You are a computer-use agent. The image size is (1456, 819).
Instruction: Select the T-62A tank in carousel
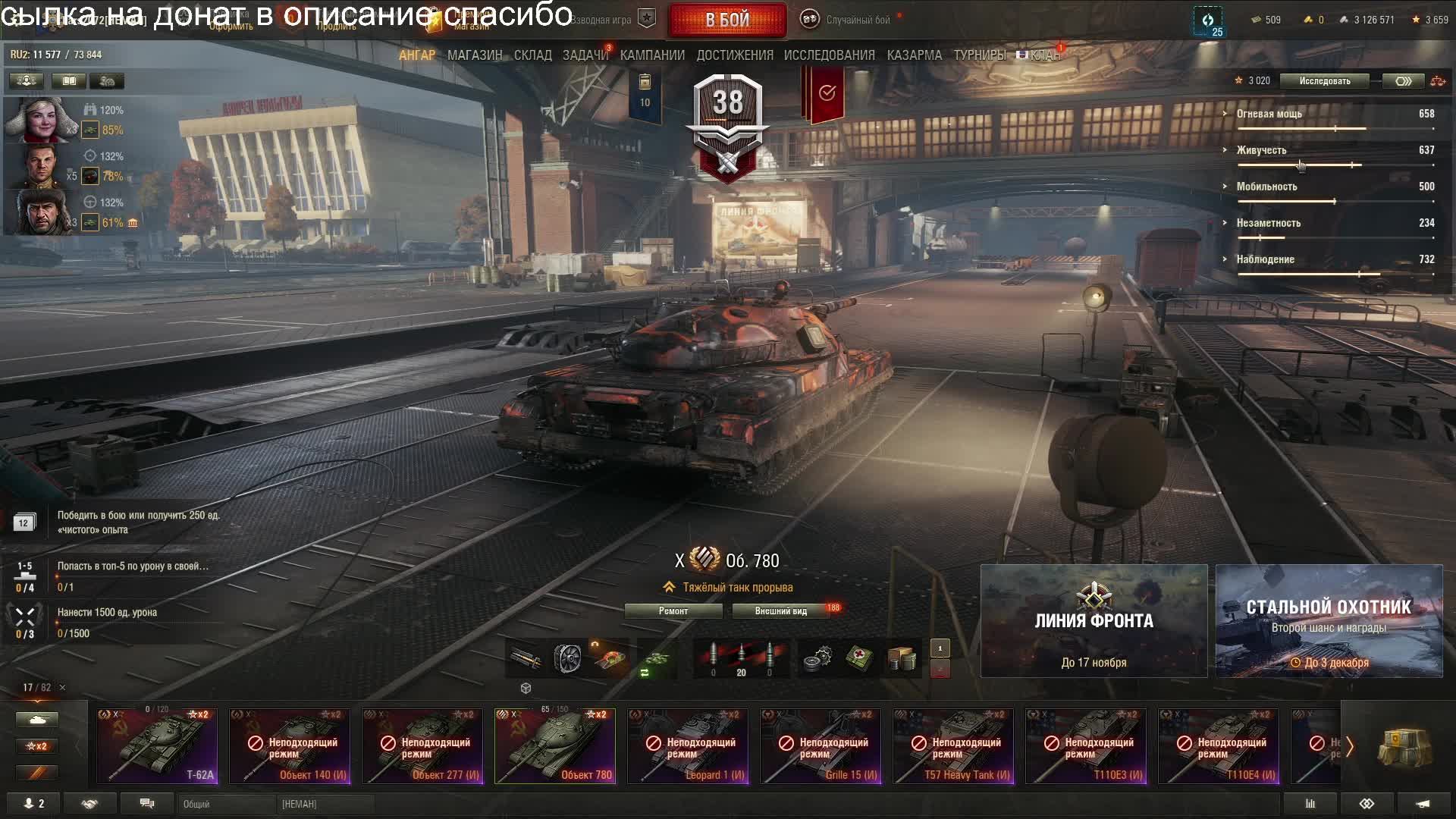click(157, 746)
